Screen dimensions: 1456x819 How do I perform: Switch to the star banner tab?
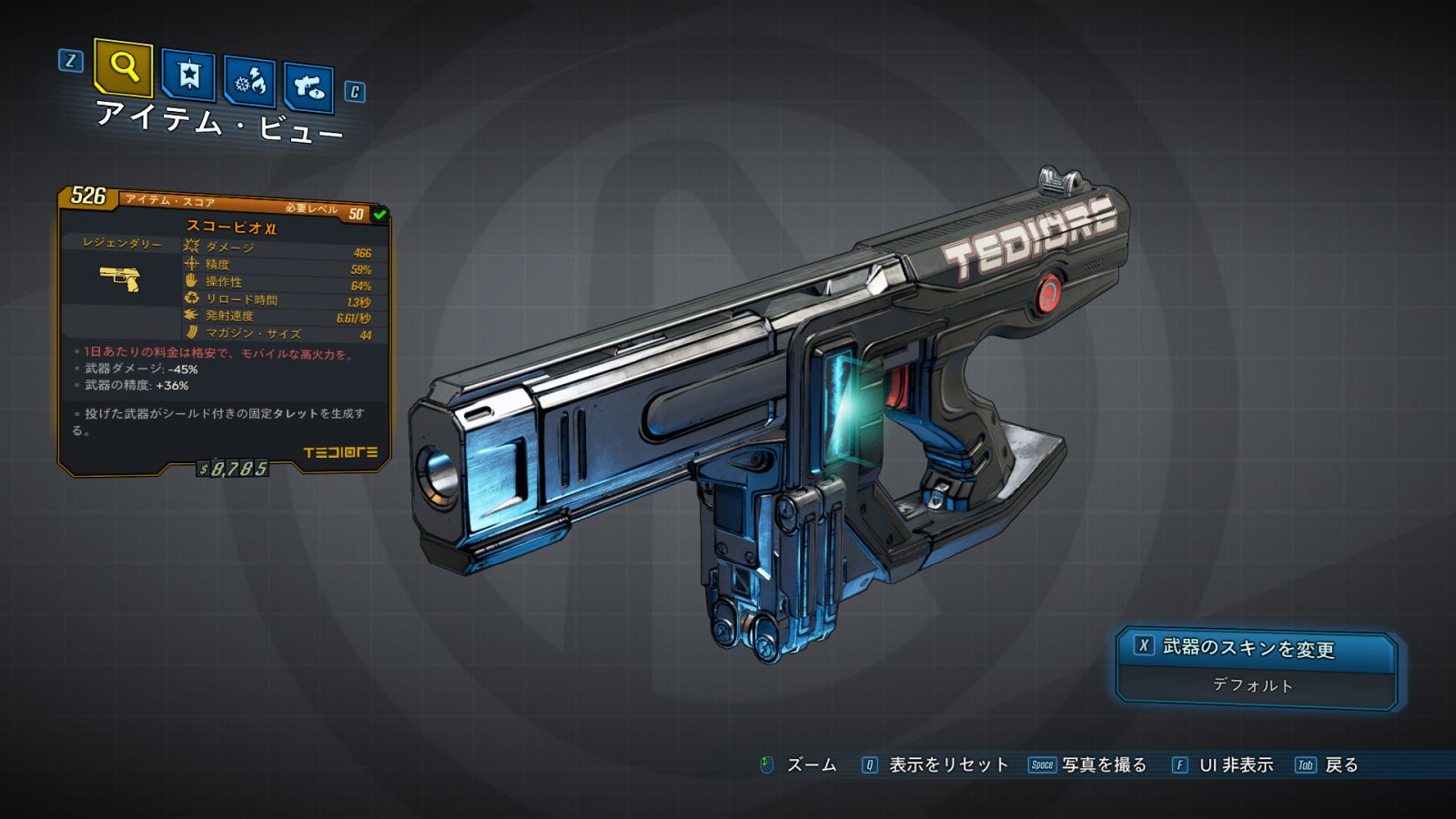click(x=188, y=75)
